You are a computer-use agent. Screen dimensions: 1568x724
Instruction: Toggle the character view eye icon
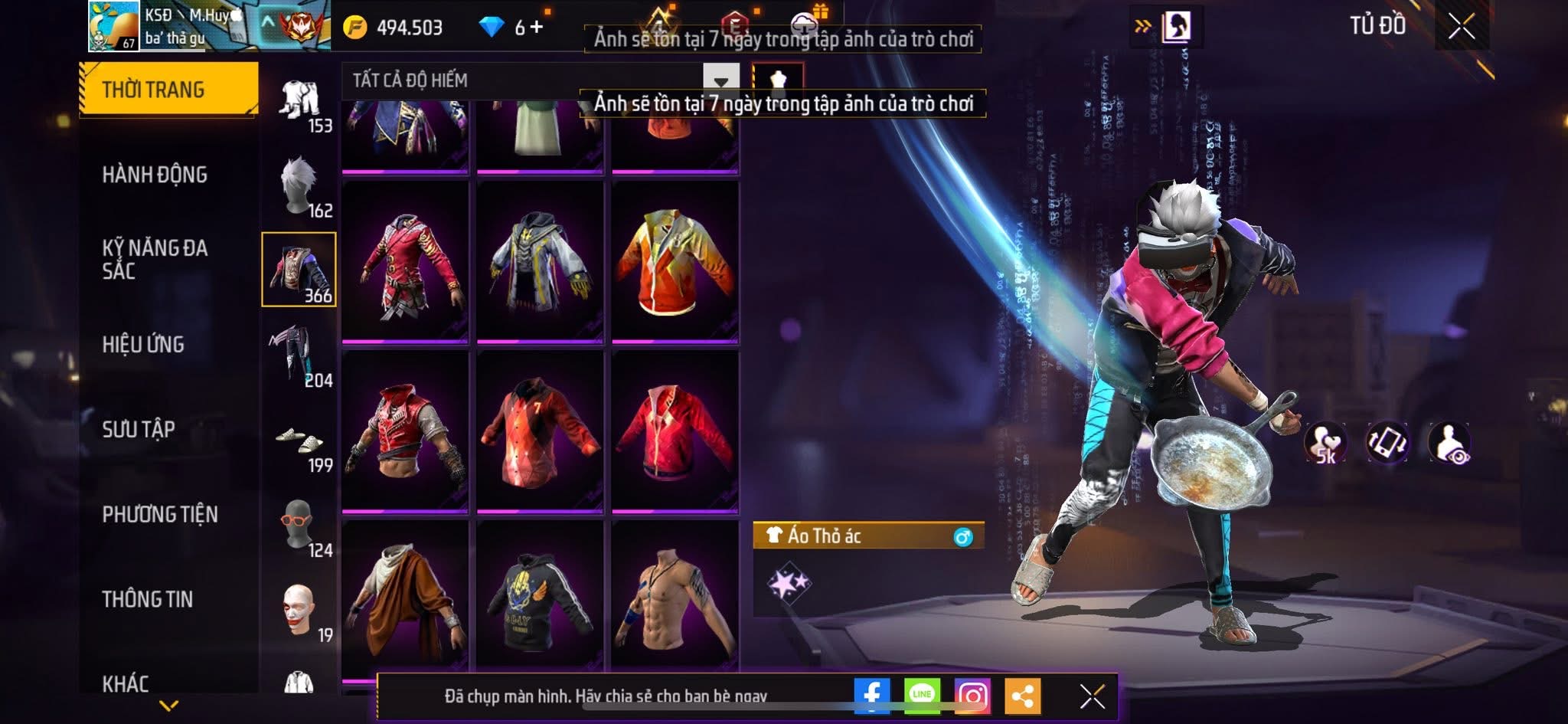pos(1449,443)
